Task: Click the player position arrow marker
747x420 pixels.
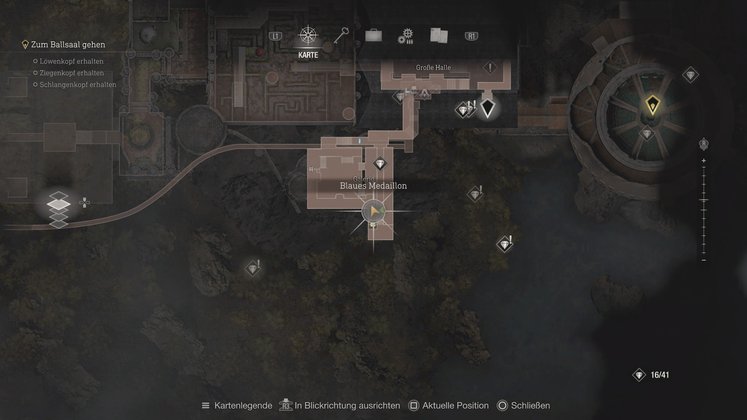Action: 373,211
